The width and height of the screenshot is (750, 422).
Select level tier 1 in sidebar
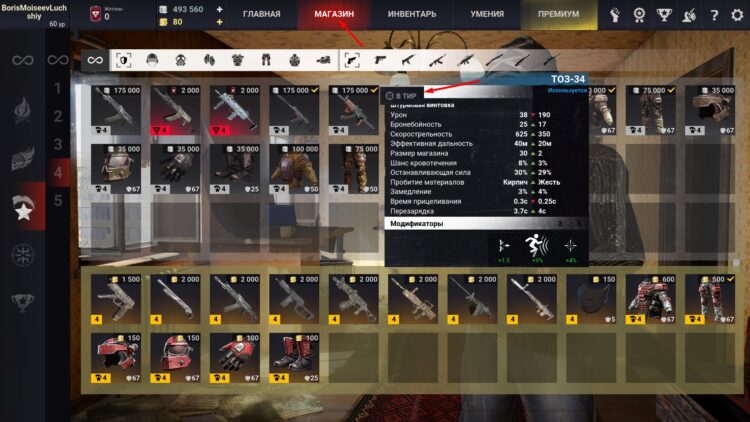coord(57,90)
